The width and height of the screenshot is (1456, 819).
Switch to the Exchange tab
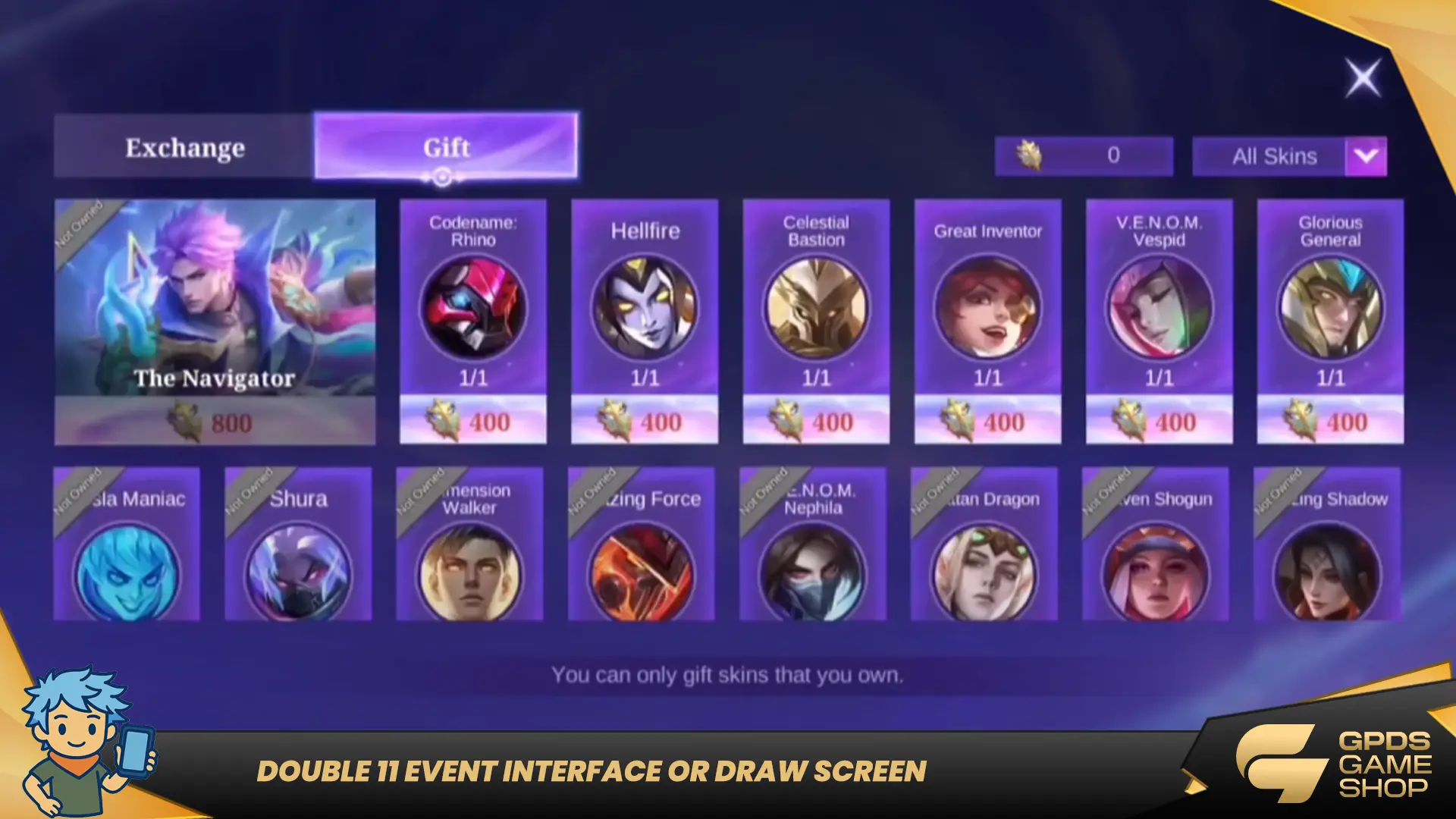(184, 147)
